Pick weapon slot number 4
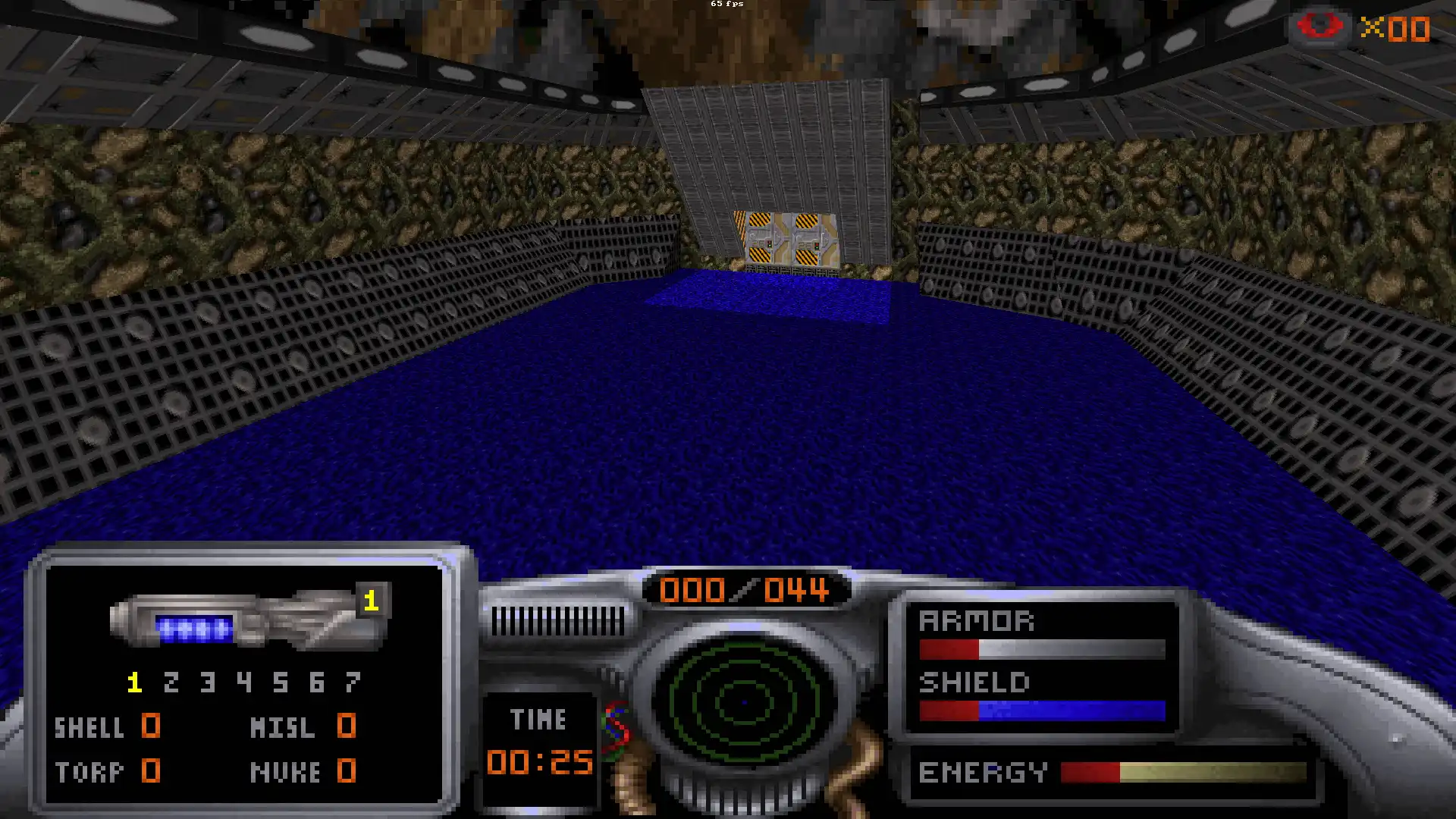Image resolution: width=1456 pixels, height=819 pixels. (244, 682)
